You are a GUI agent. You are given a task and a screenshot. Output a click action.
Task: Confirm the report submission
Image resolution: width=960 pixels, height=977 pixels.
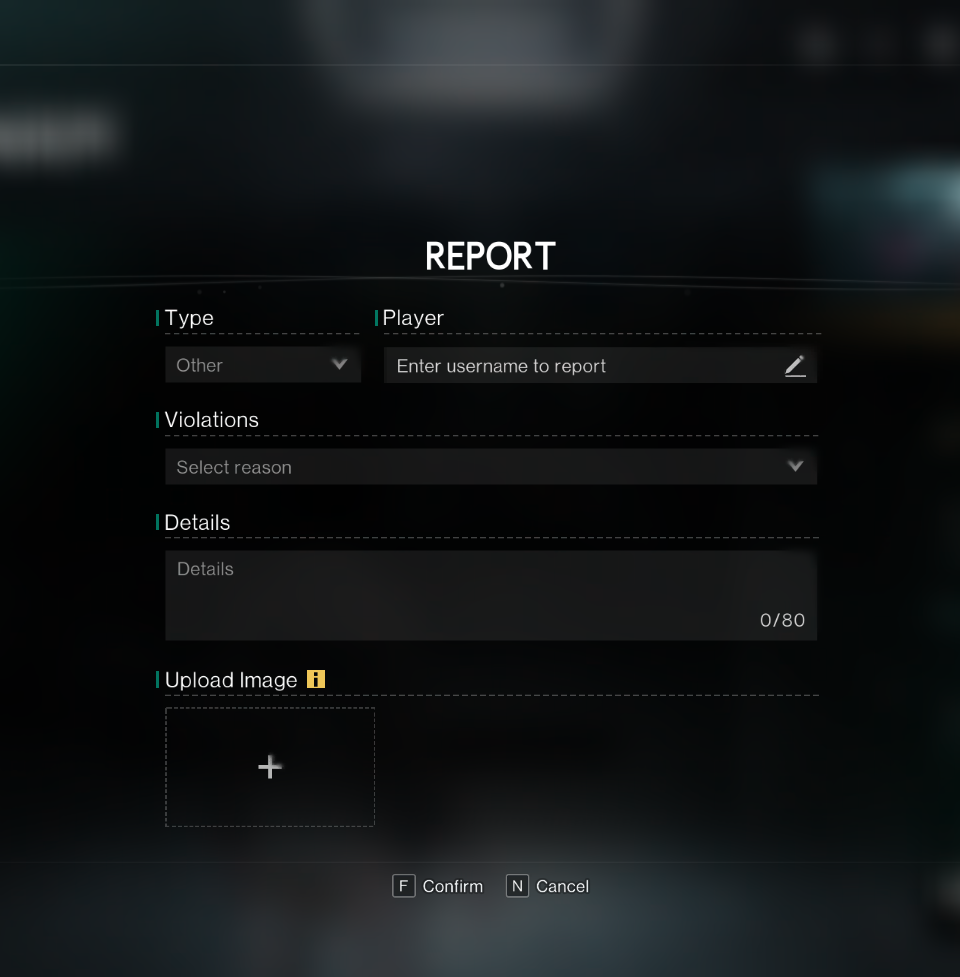[x=438, y=886]
